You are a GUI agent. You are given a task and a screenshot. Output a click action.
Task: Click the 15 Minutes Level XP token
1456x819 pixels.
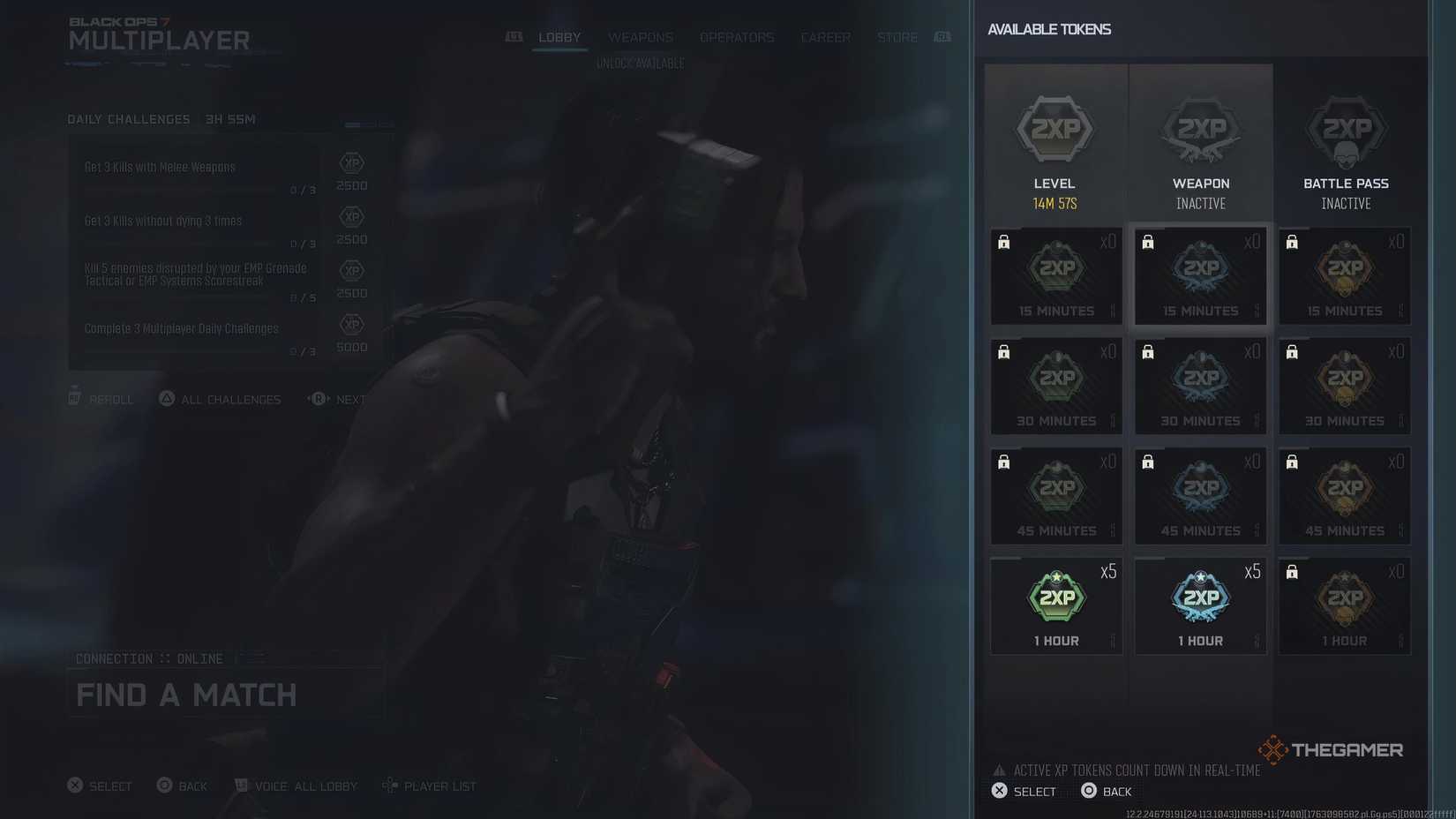pyautogui.click(x=1055, y=275)
